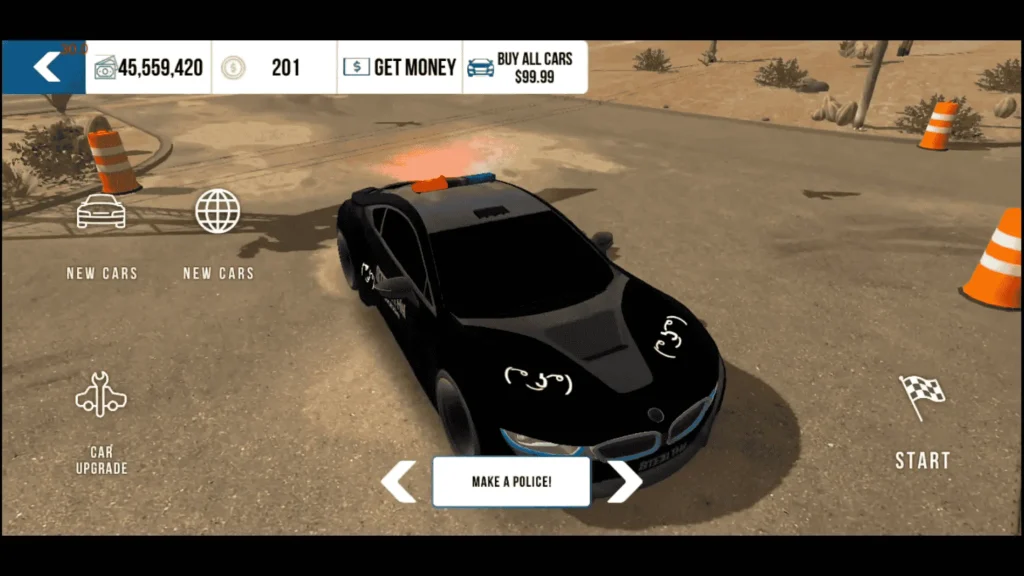Open New Cars with the globe icon
Viewport: 1024px width, 576px height.
[217, 212]
